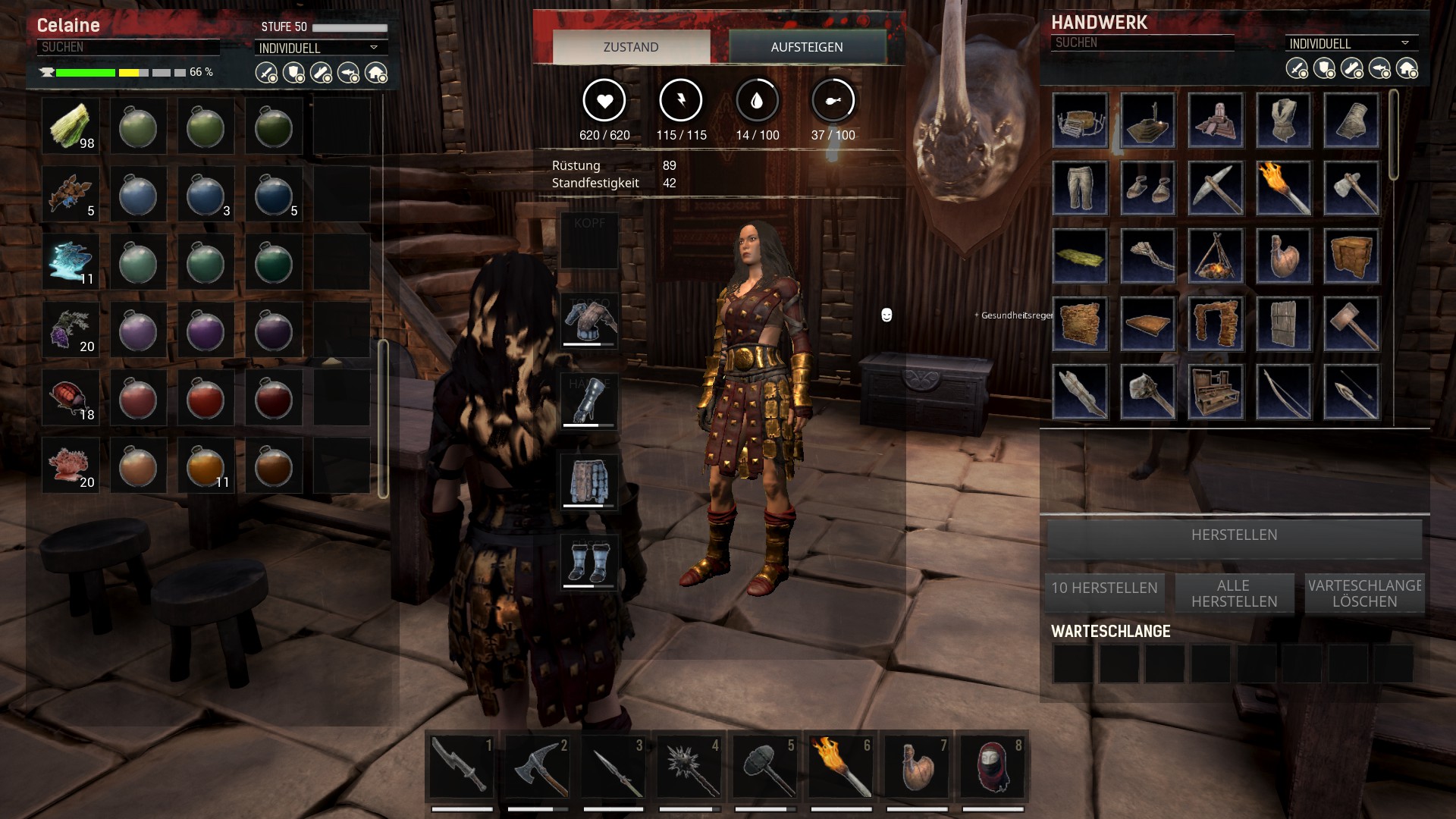Clear queue with Warteschlange Löschen
This screenshot has height=819, width=1456.
coord(1364,593)
